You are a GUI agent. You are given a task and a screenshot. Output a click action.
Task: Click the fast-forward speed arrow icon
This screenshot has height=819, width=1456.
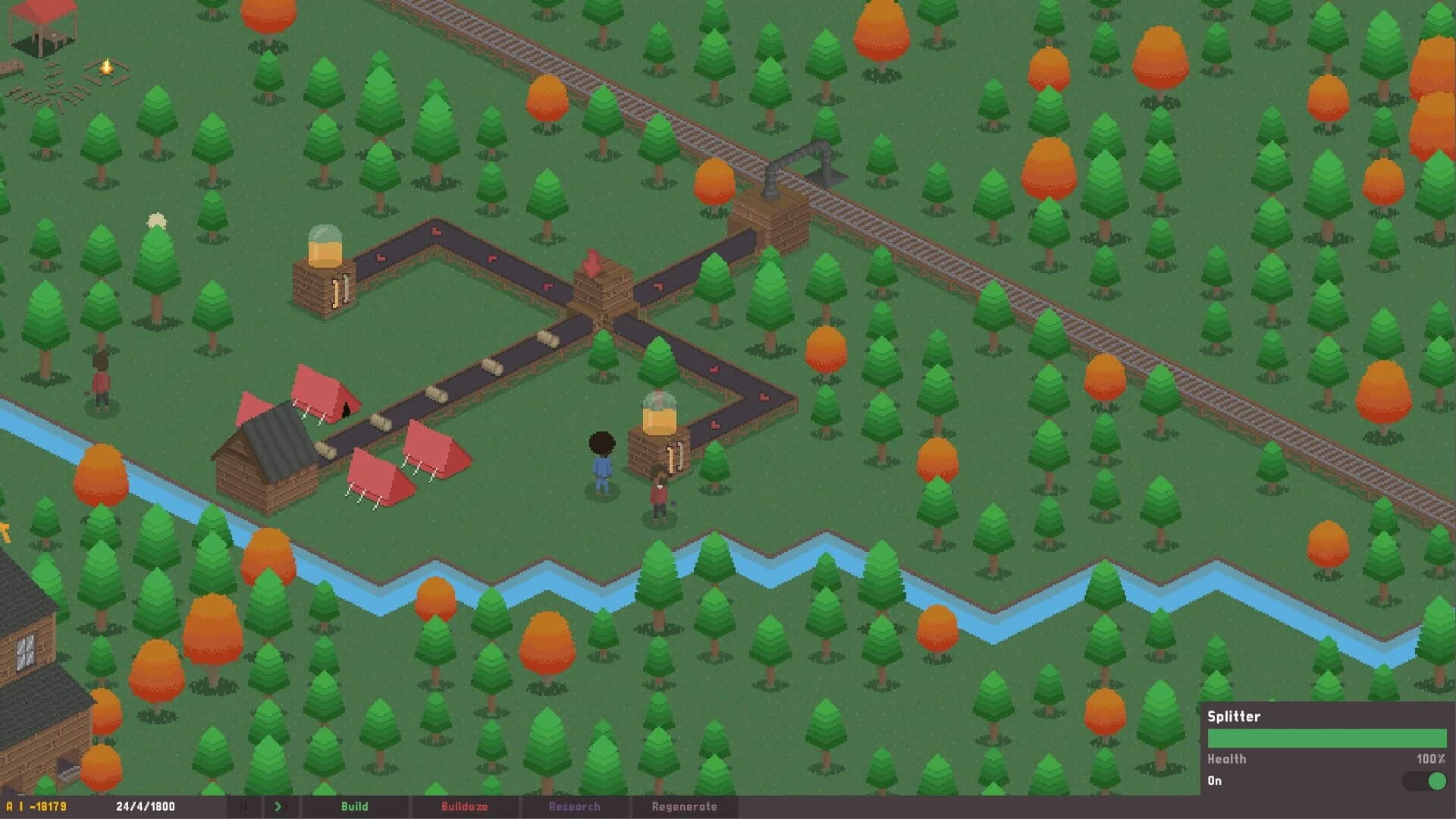pyautogui.click(x=278, y=806)
